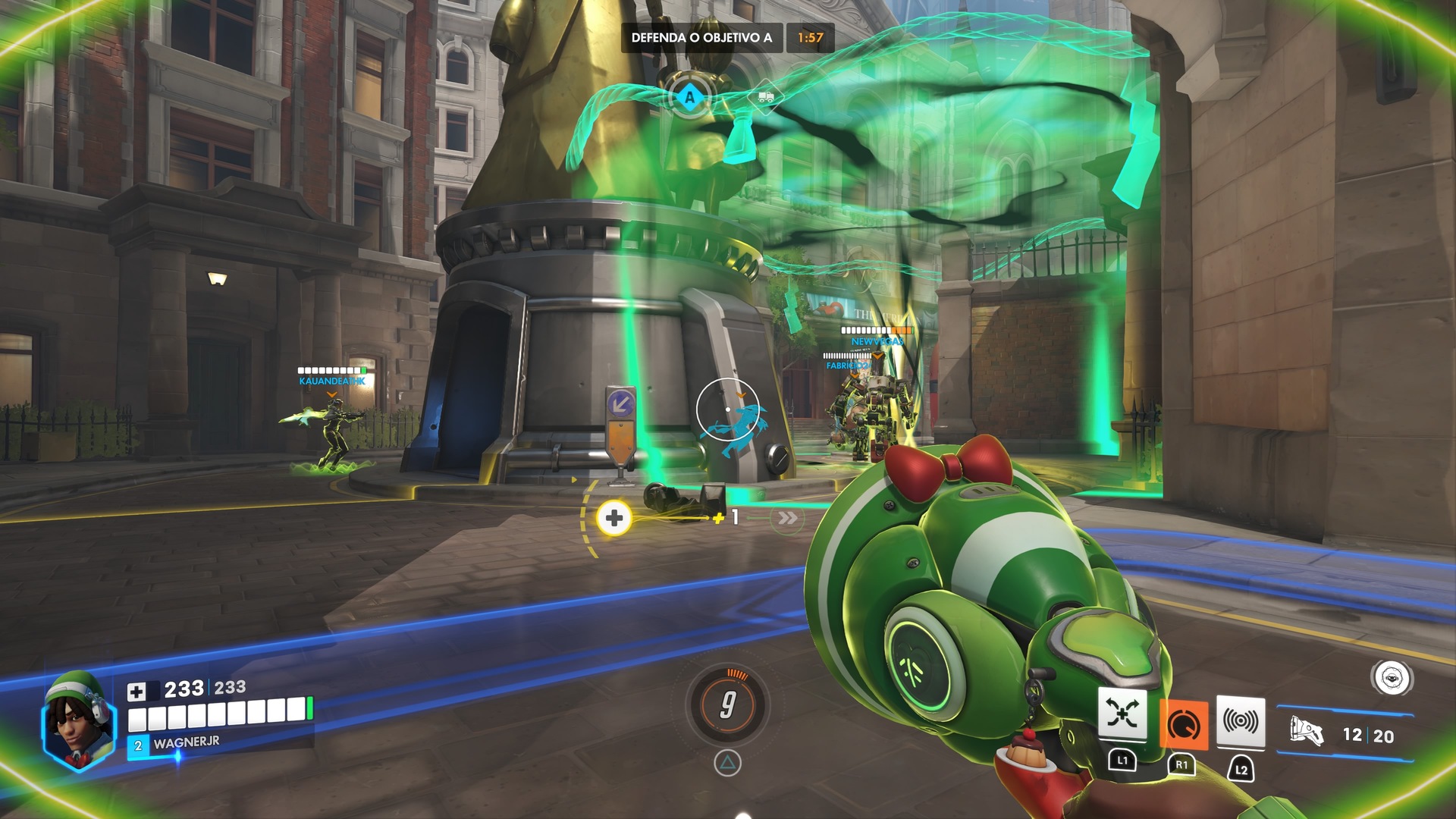
Task: Click the yellow health pack indicator
Action: 614,518
